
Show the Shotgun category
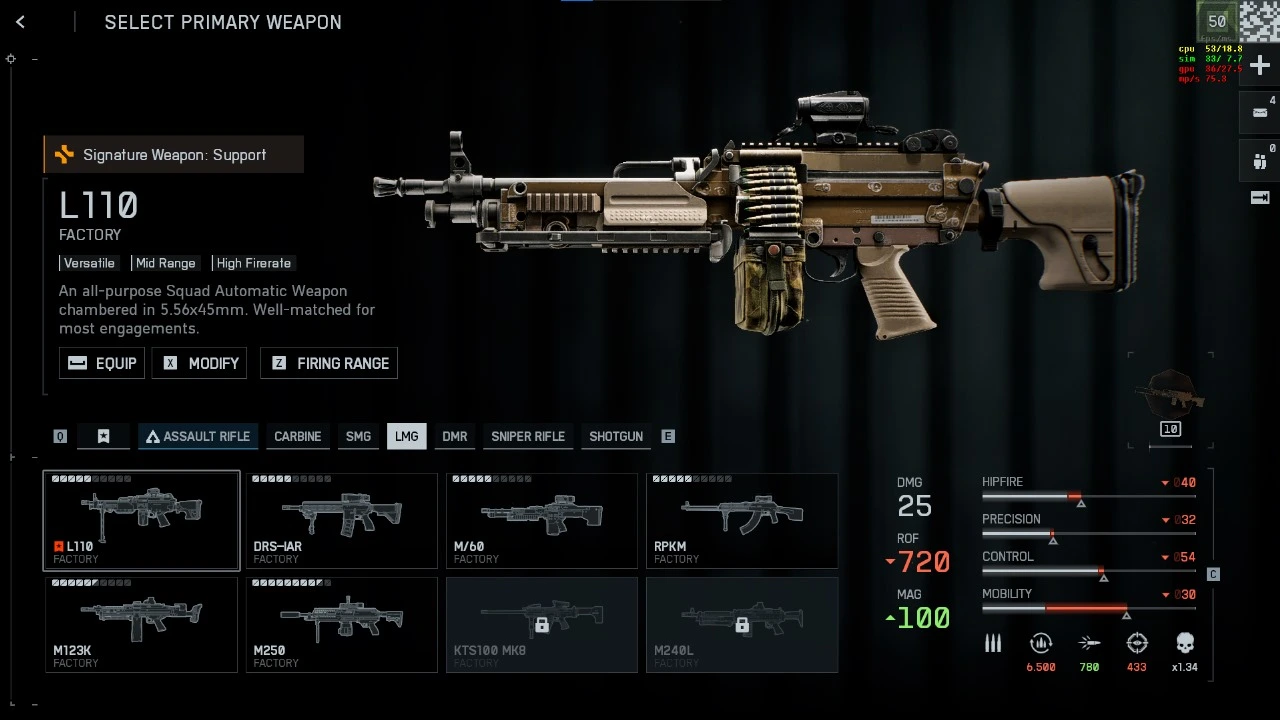pos(616,436)
